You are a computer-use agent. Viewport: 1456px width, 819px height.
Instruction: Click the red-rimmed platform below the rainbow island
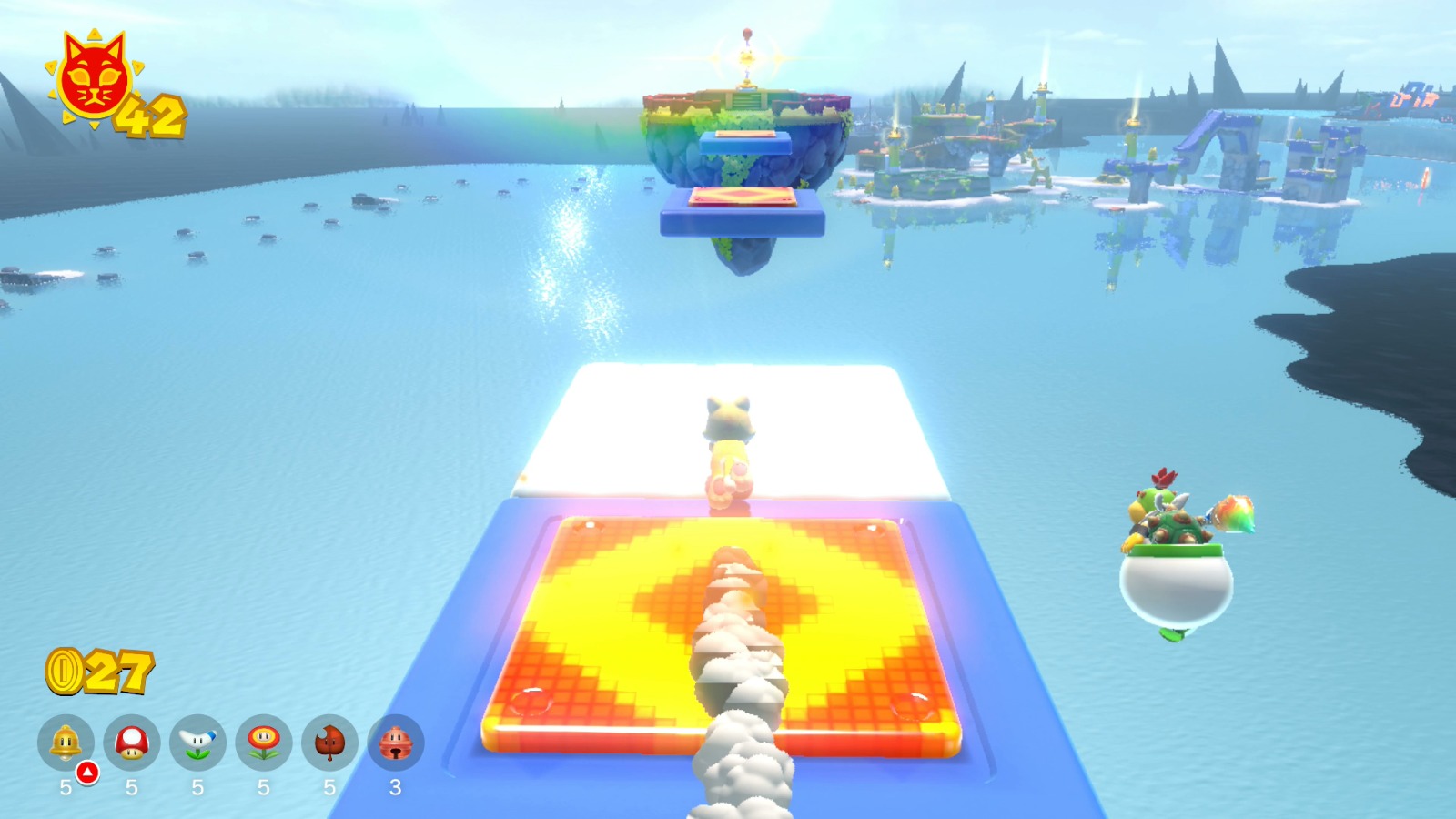(742, 198)
